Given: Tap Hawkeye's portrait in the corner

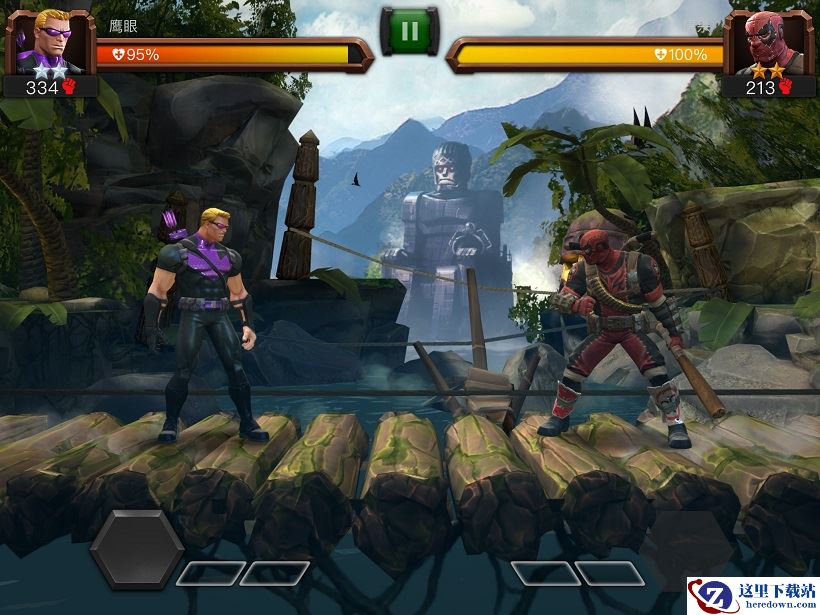Looking at the screenshot, I should 49,40.
